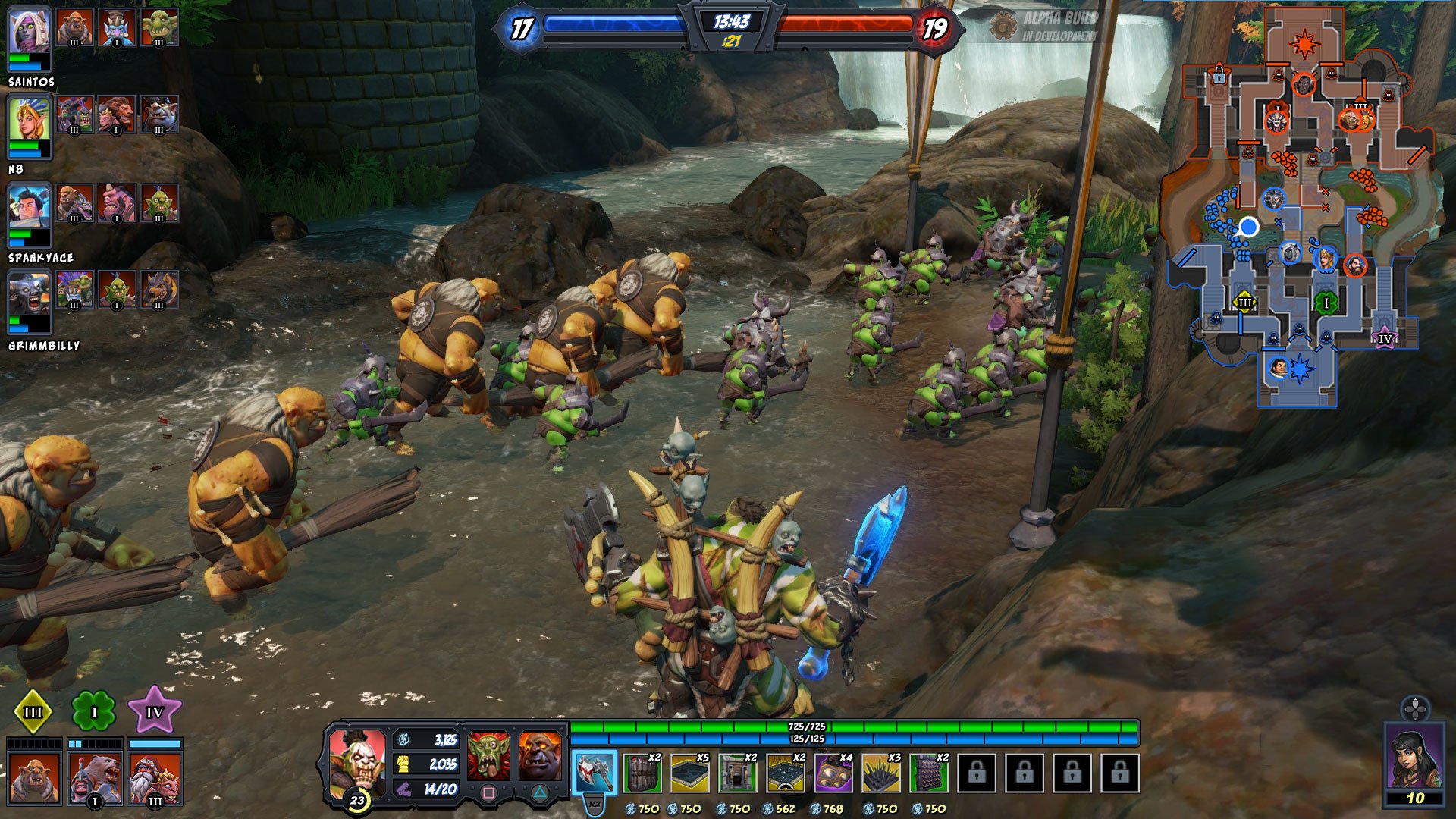The width and height of the screenshot is (1456, 819).
Task: Click the yellow fist stat icon showing 2,035
Action: coord(402,762)
